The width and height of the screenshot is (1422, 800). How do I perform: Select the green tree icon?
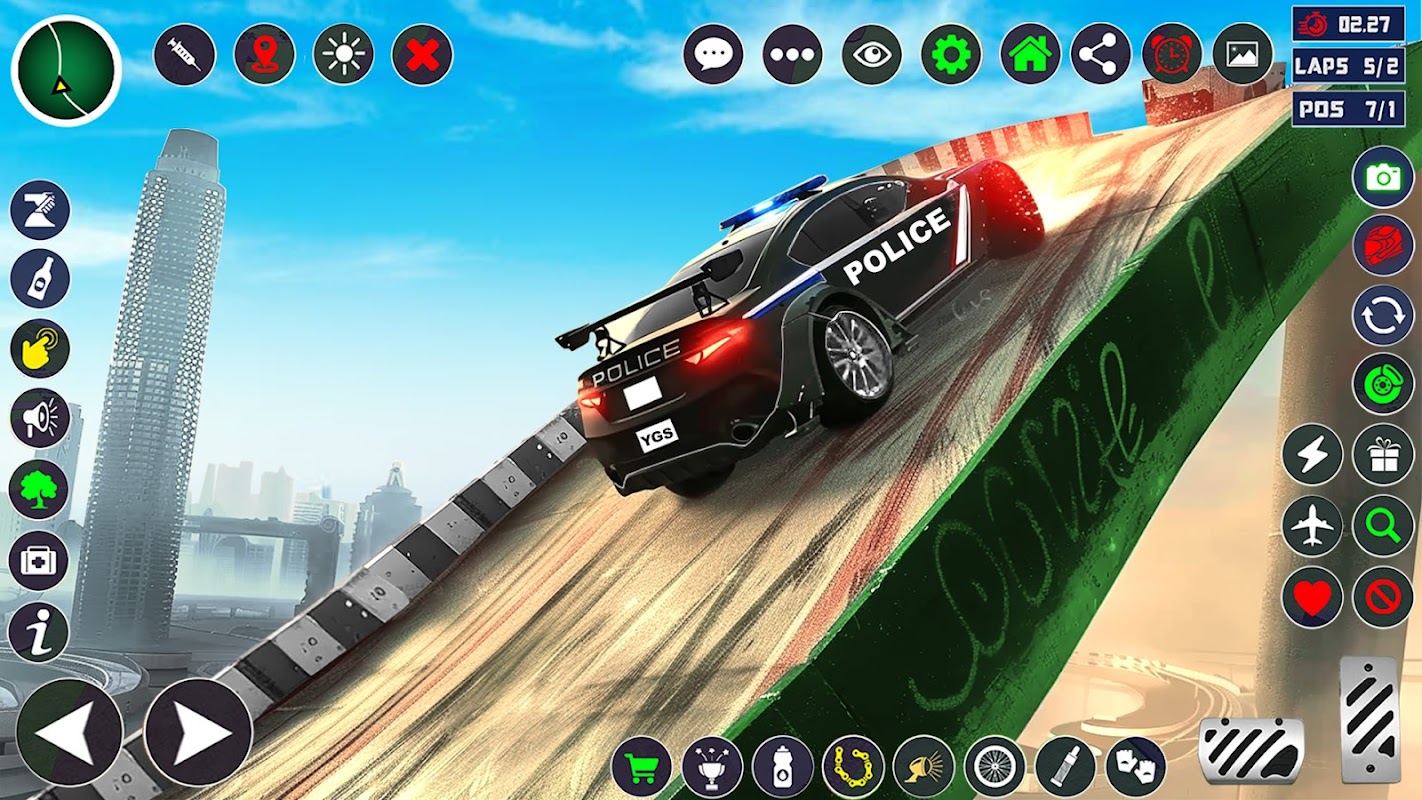[39, 490]
